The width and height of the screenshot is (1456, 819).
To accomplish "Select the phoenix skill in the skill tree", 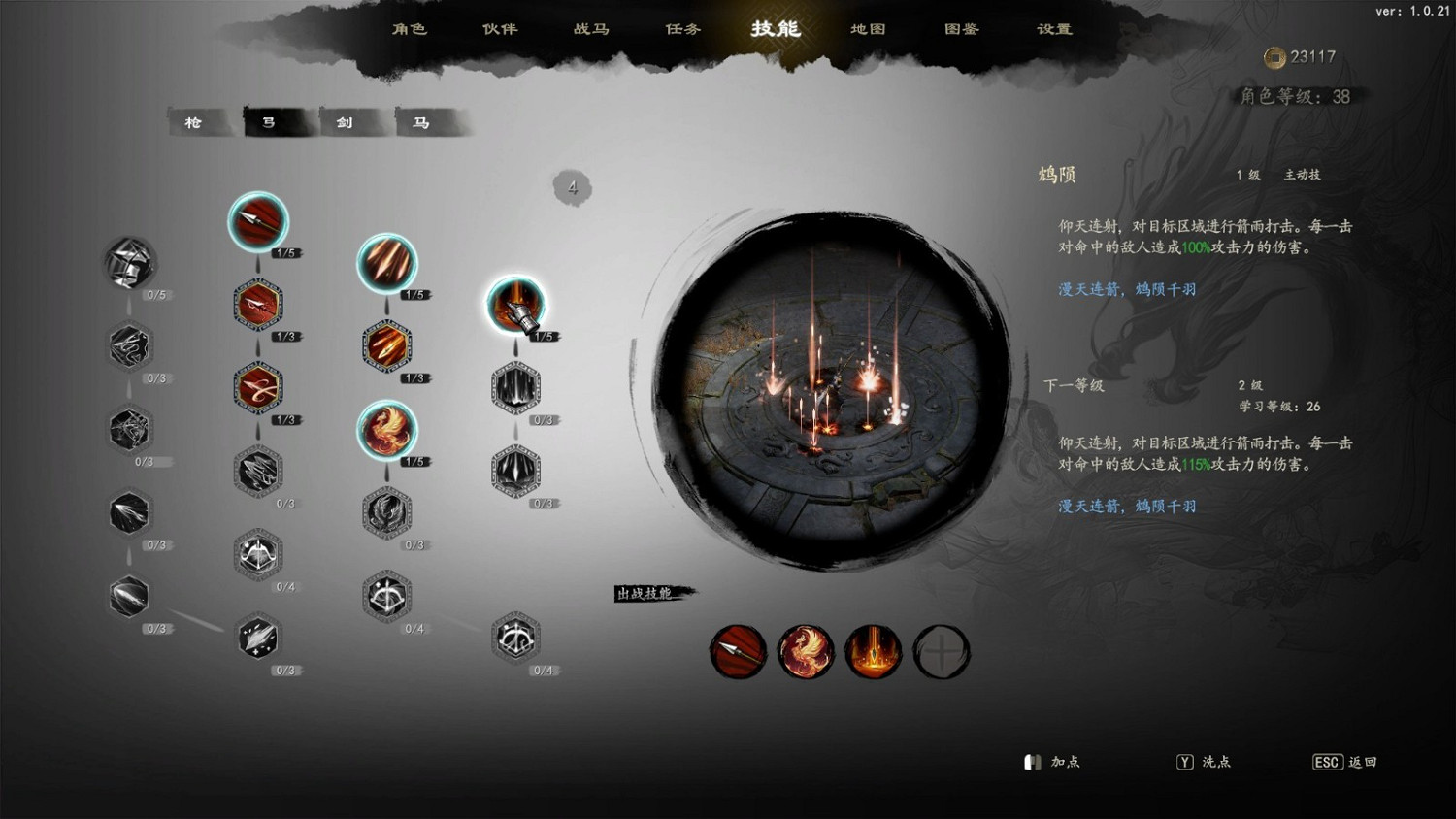I will [x=387, y=432].
